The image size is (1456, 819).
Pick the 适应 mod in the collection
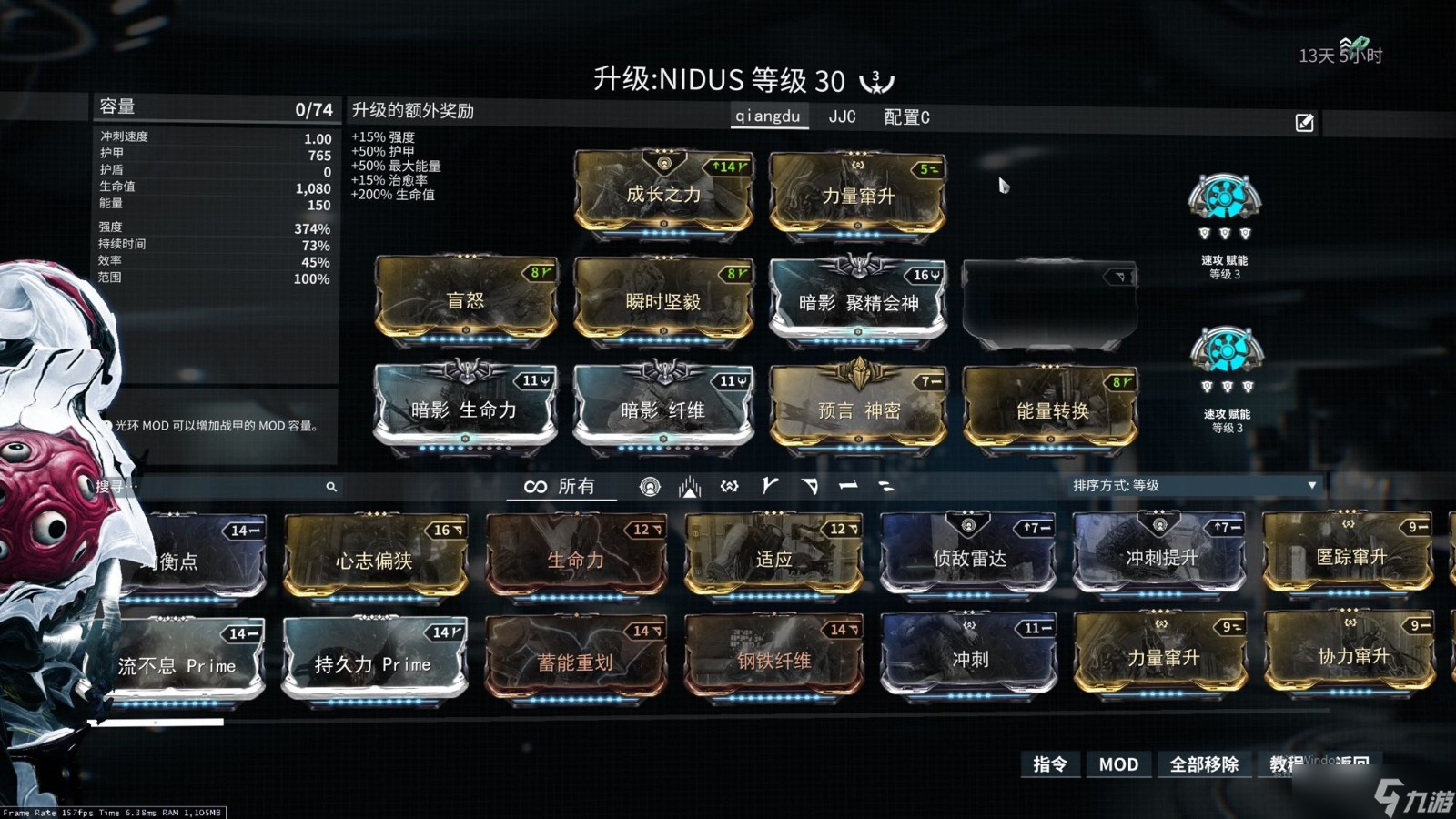pyautogui.click(x=773, y=558)
